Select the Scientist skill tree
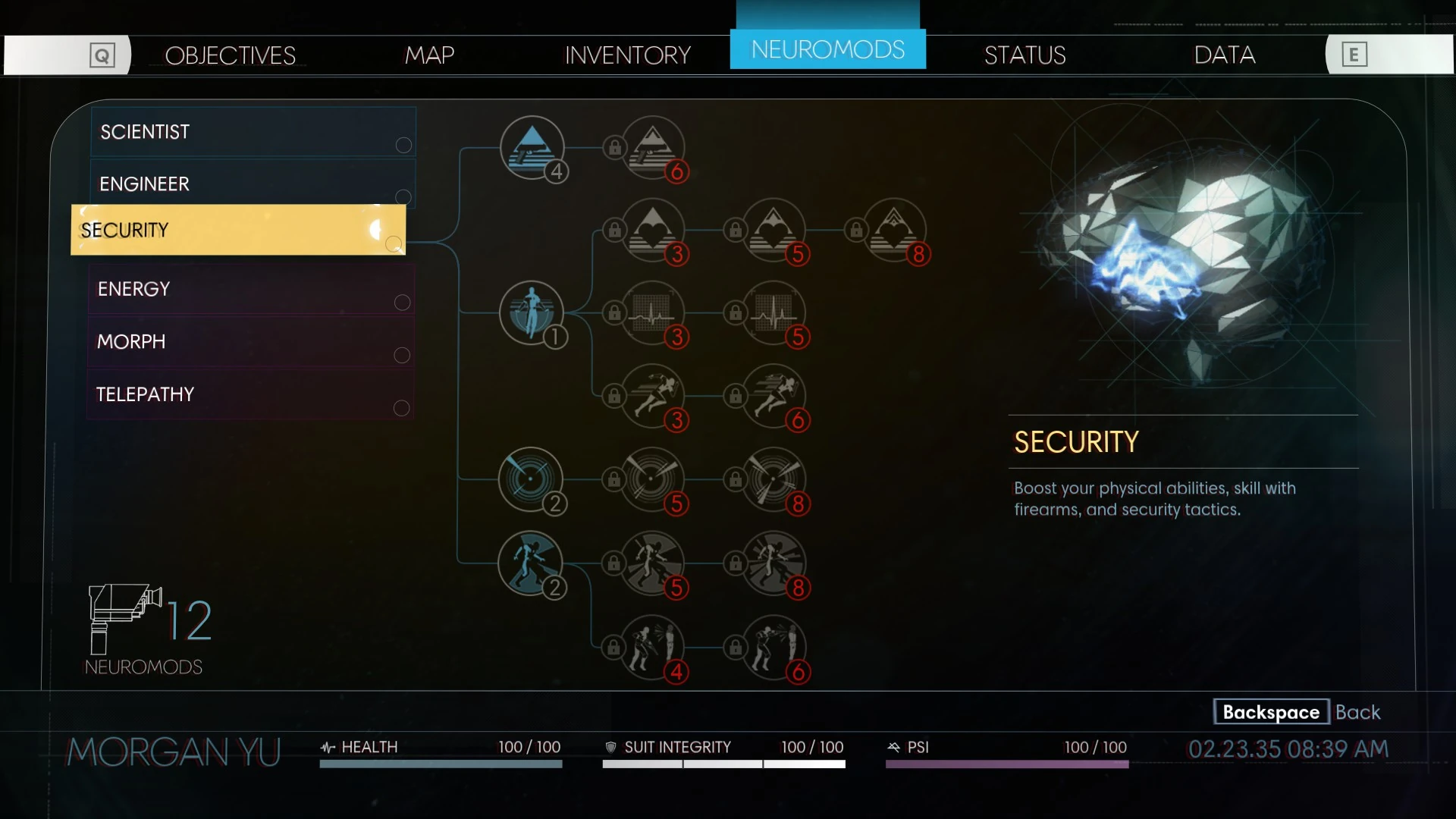This screenshot has width=1456, height=819. click(x=253, y=132)
